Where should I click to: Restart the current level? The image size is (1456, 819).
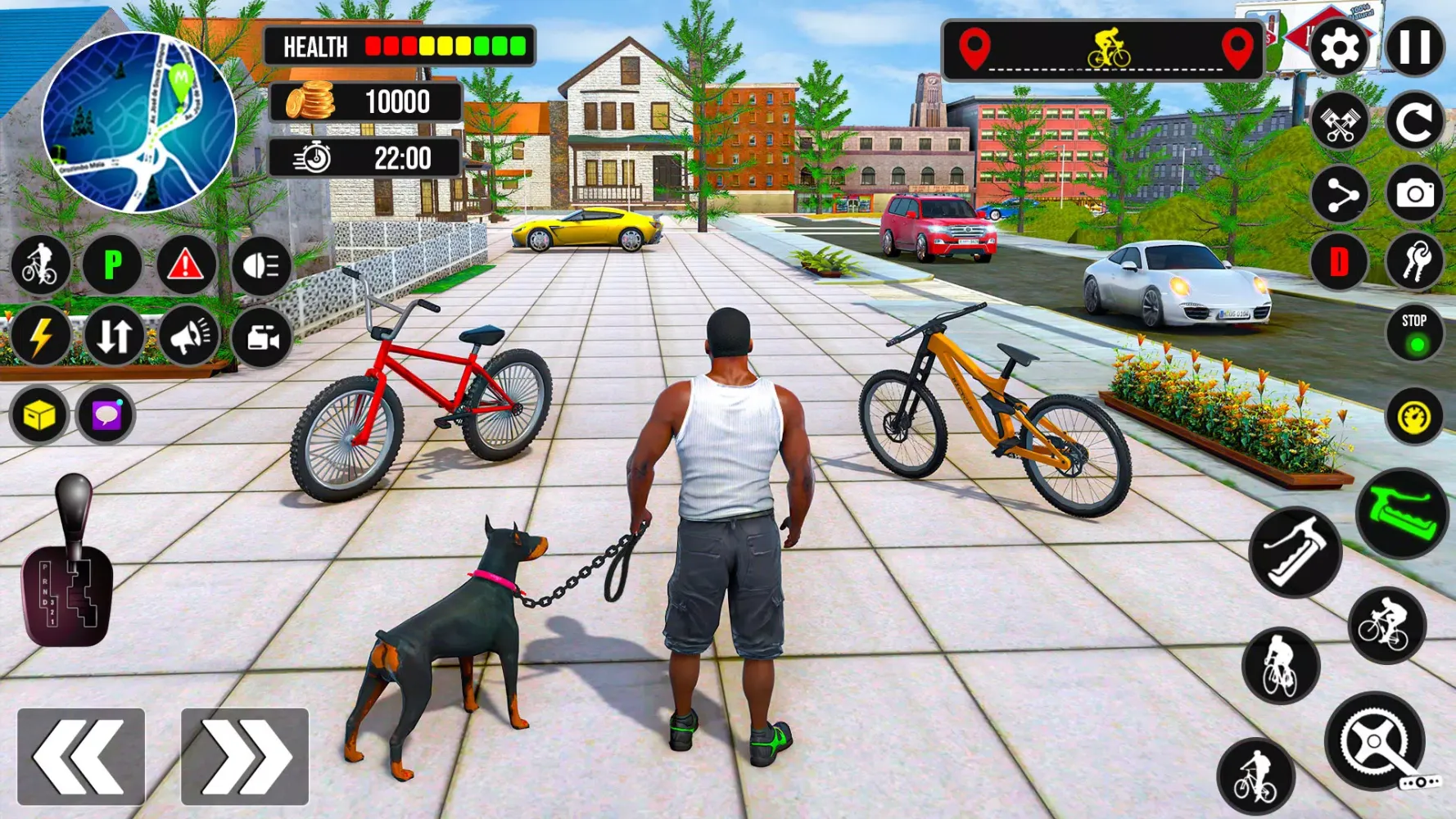click(x=1415, y=121)
